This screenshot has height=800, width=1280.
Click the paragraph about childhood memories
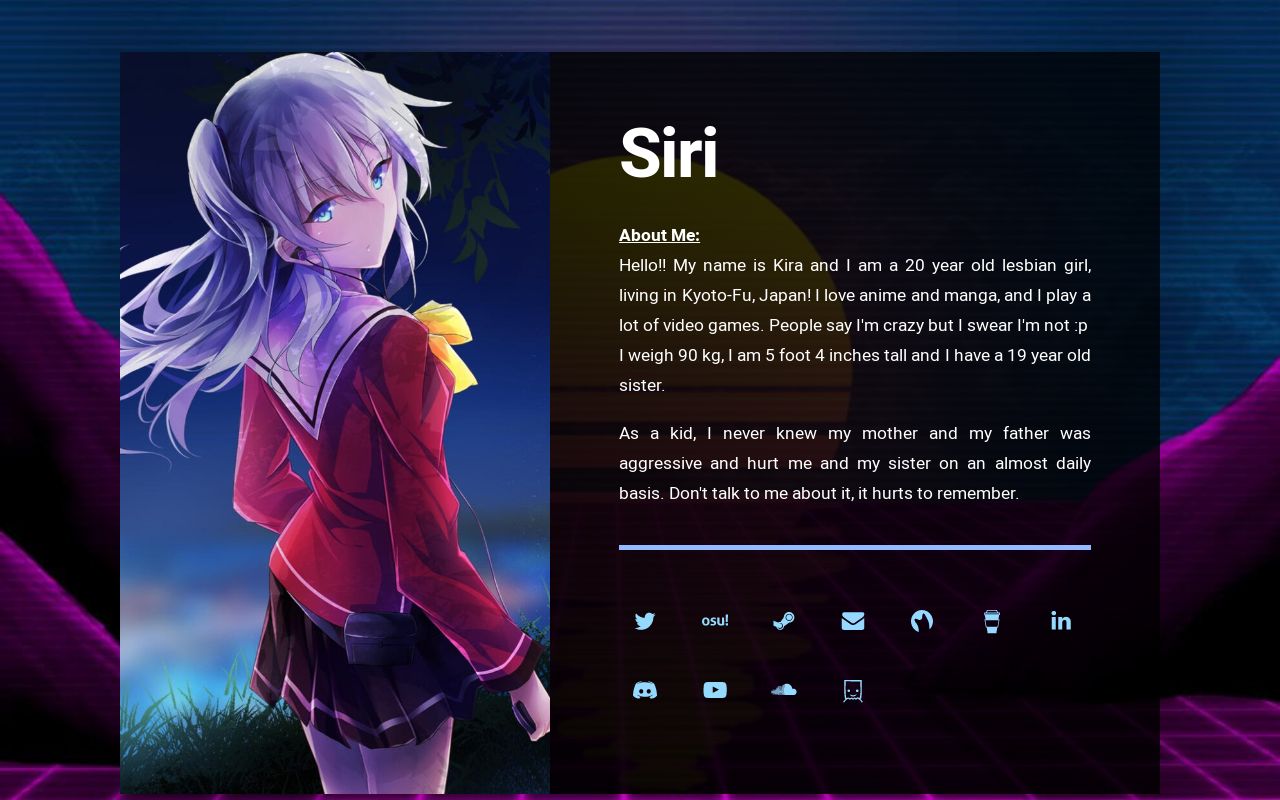pos(855,463)
